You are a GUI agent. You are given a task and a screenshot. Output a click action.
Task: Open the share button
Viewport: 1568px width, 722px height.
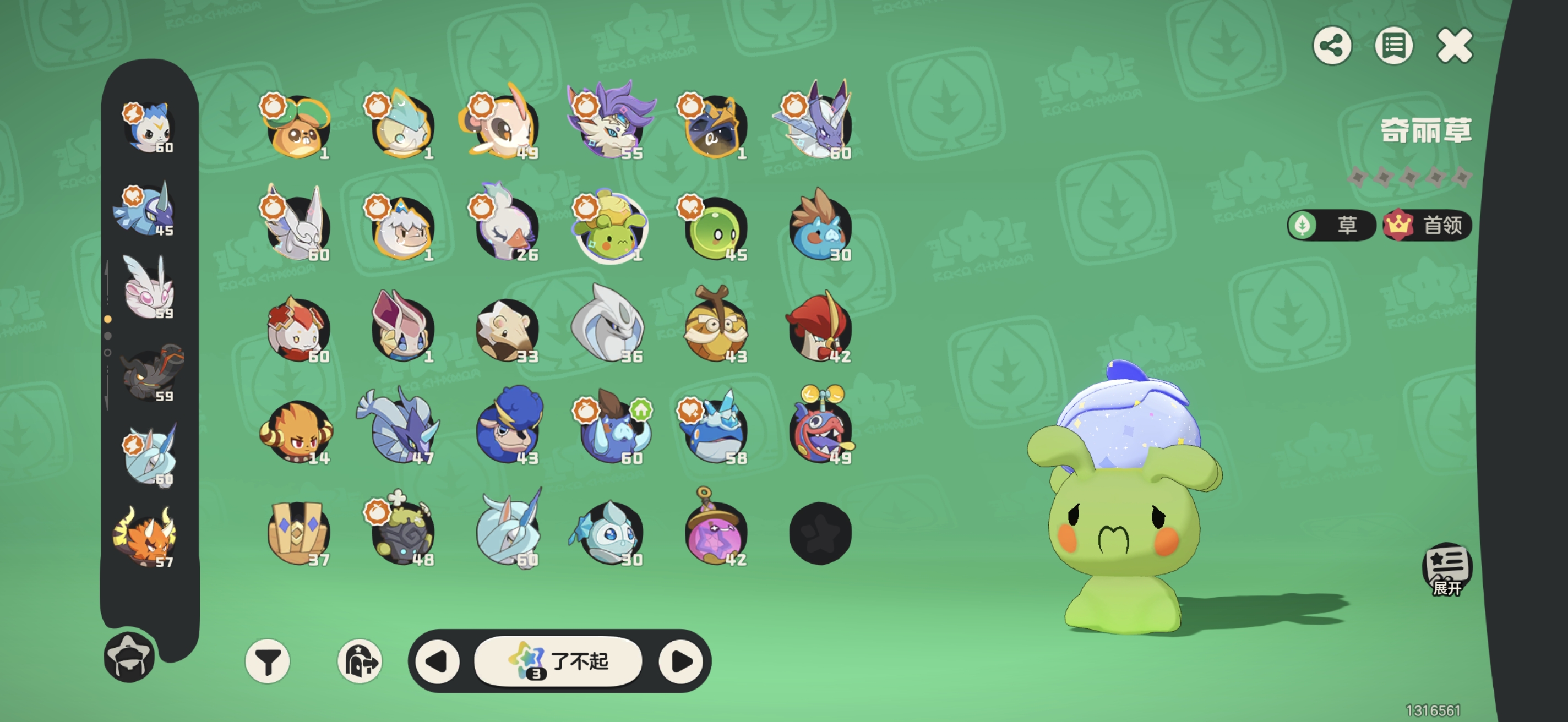coord(1332,46)
